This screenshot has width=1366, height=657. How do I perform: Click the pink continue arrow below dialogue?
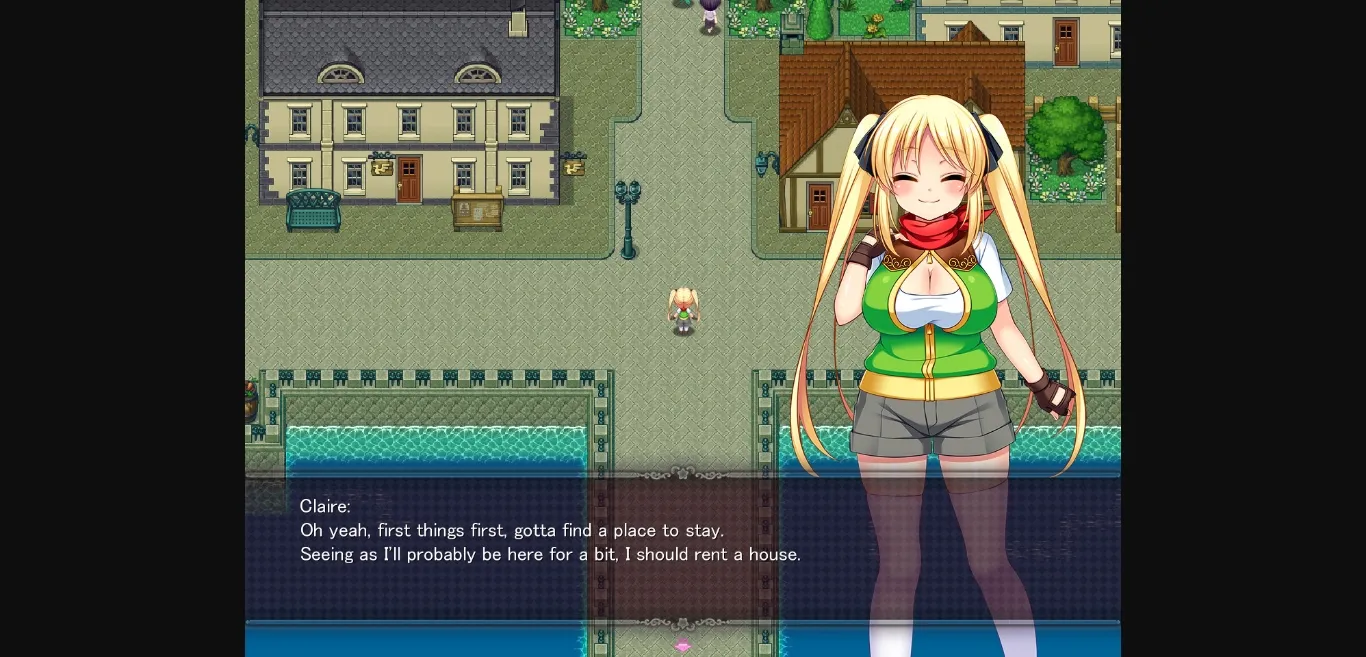pyautogui.click(x=683, y=646)
